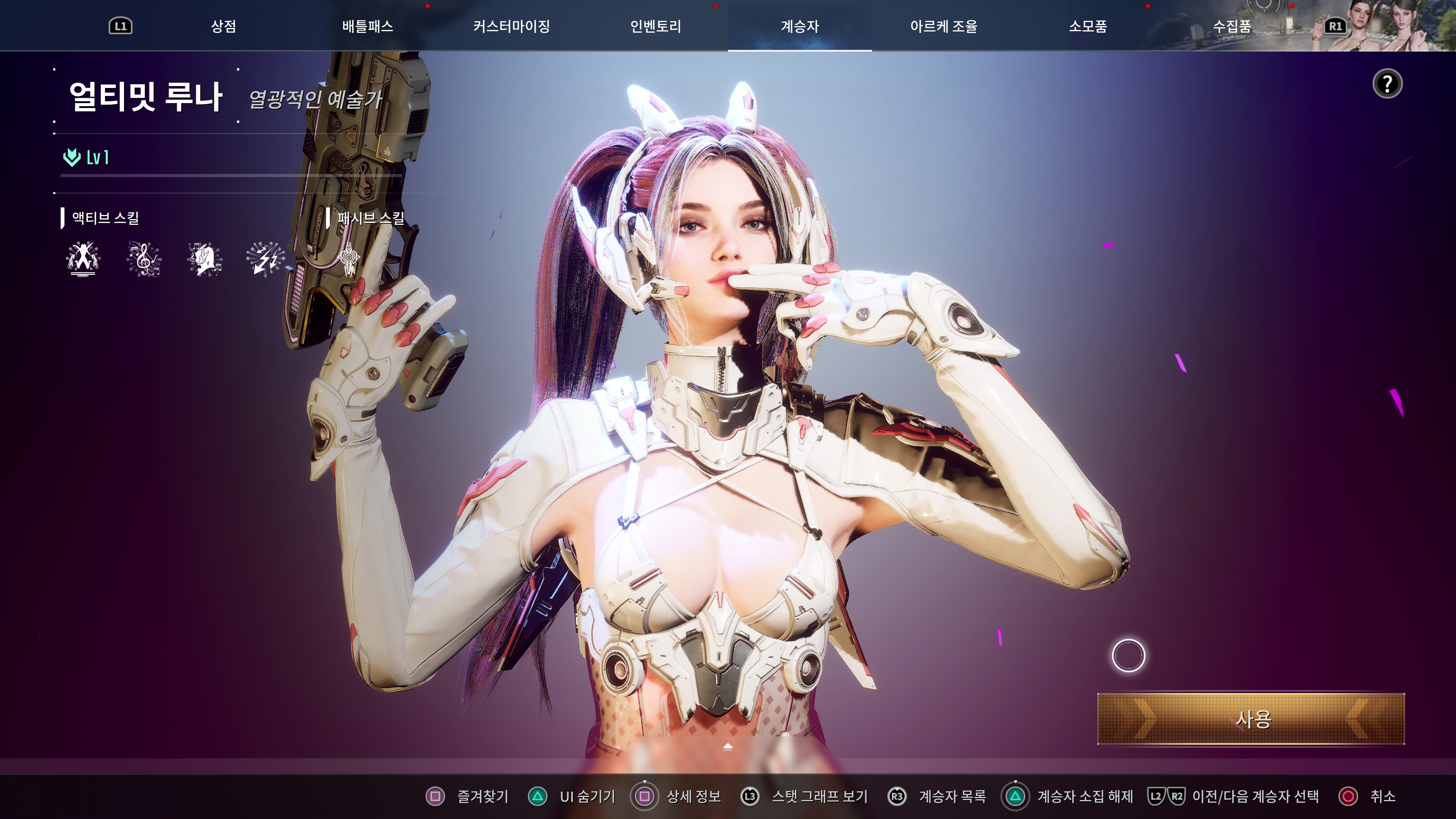
Task: Switch to the 인벤토리 tab
Action: (656, 25)
